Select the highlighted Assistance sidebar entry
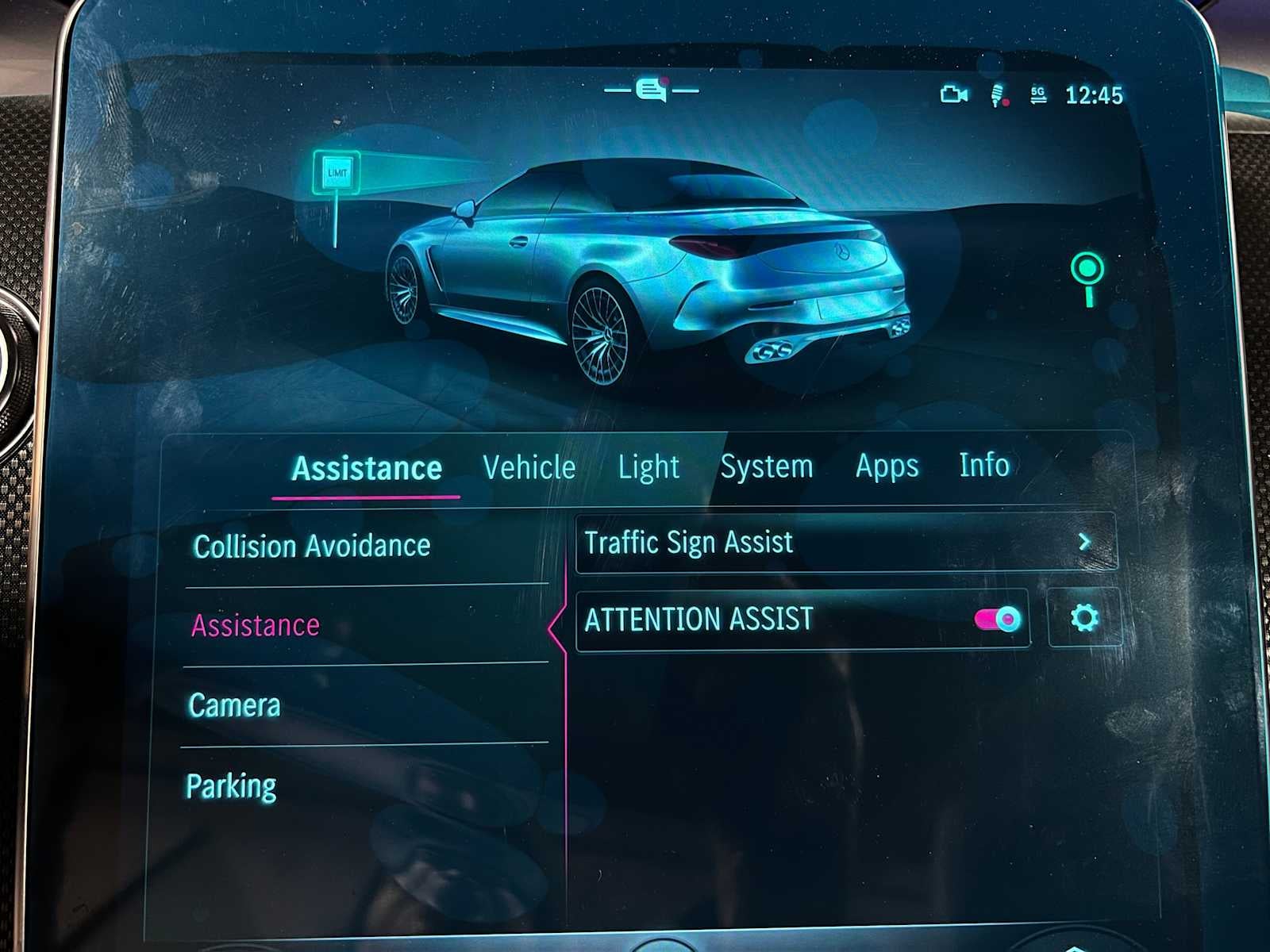 tap(256, 626)
